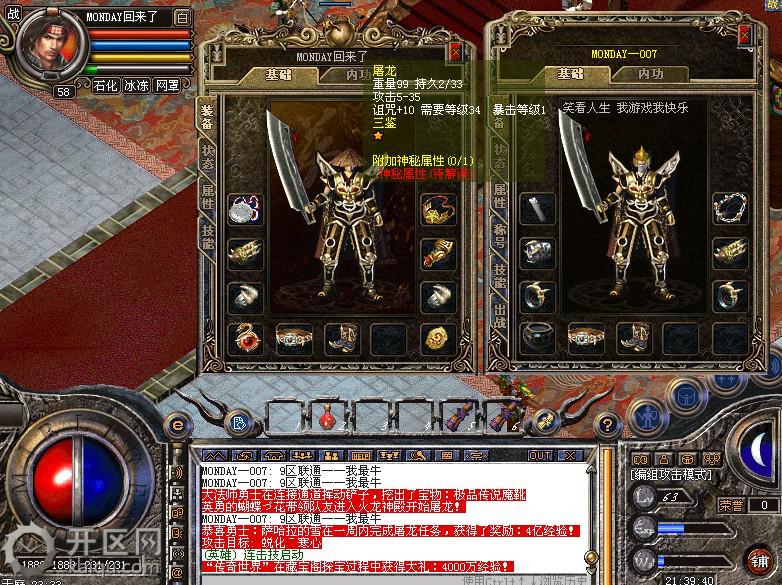Close the MONDAY回来了 equipment panel

click(456, 52)
